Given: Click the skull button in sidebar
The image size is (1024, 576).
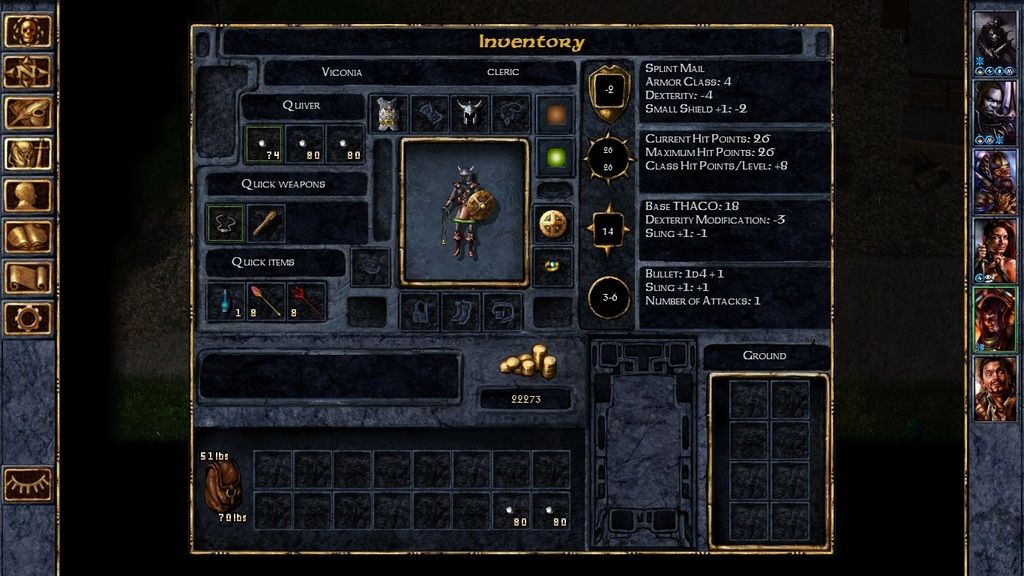Looking at the screenshot, I should [x=28, y=31].
